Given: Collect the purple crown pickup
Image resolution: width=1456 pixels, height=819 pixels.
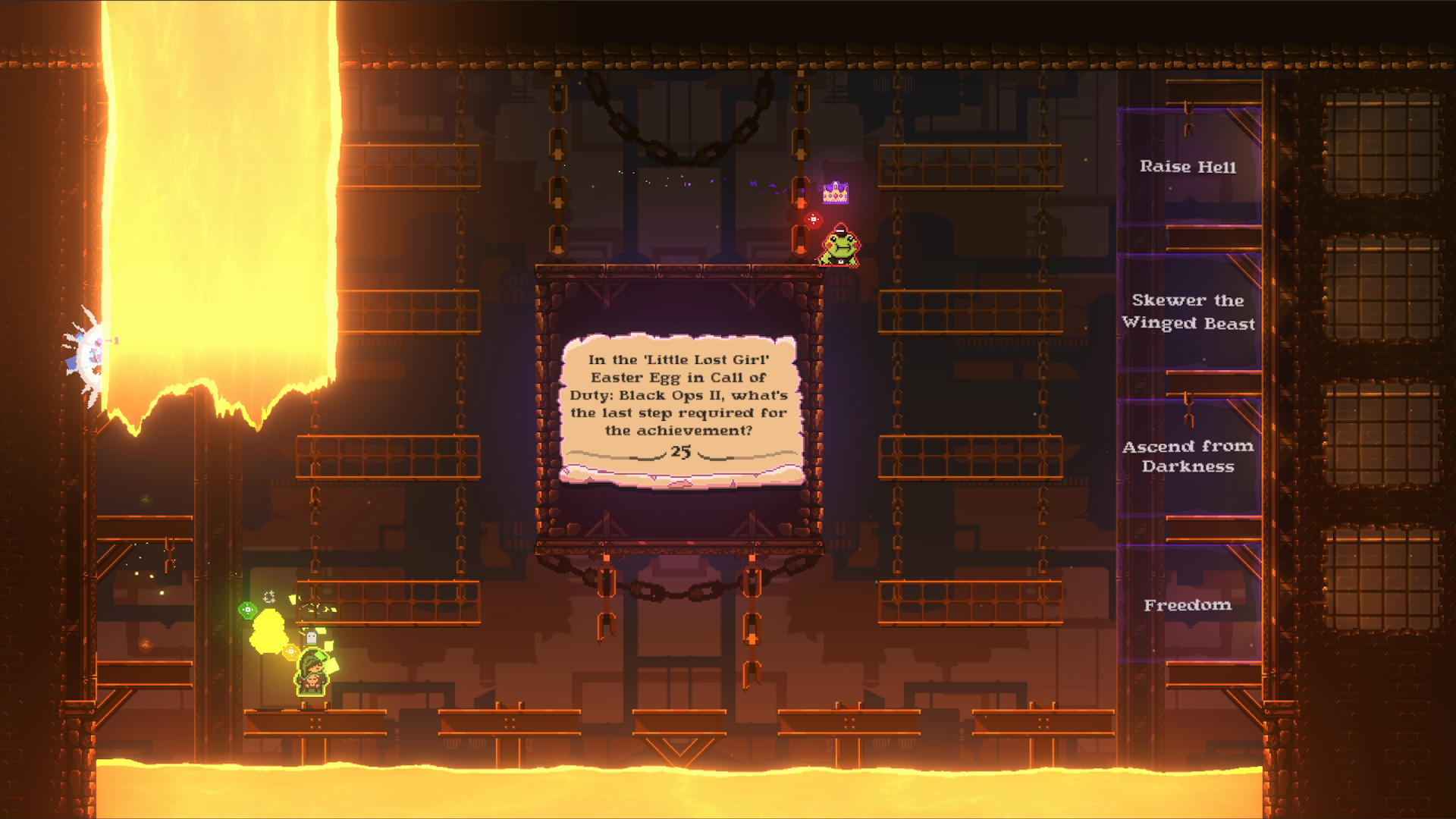Looking at the screenshot, I should (x=836, y=193).
